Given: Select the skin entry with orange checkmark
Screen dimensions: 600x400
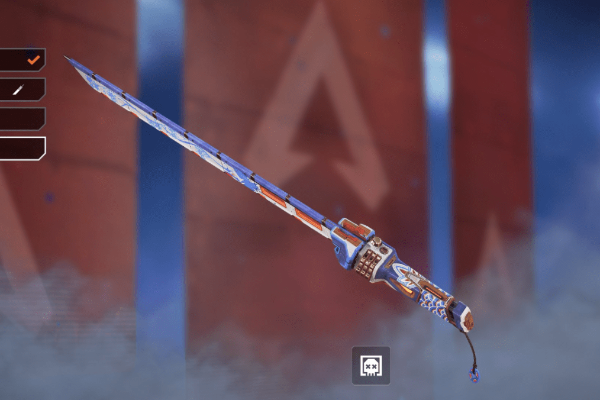Looking at the screenshot, I should click(22, 60).
